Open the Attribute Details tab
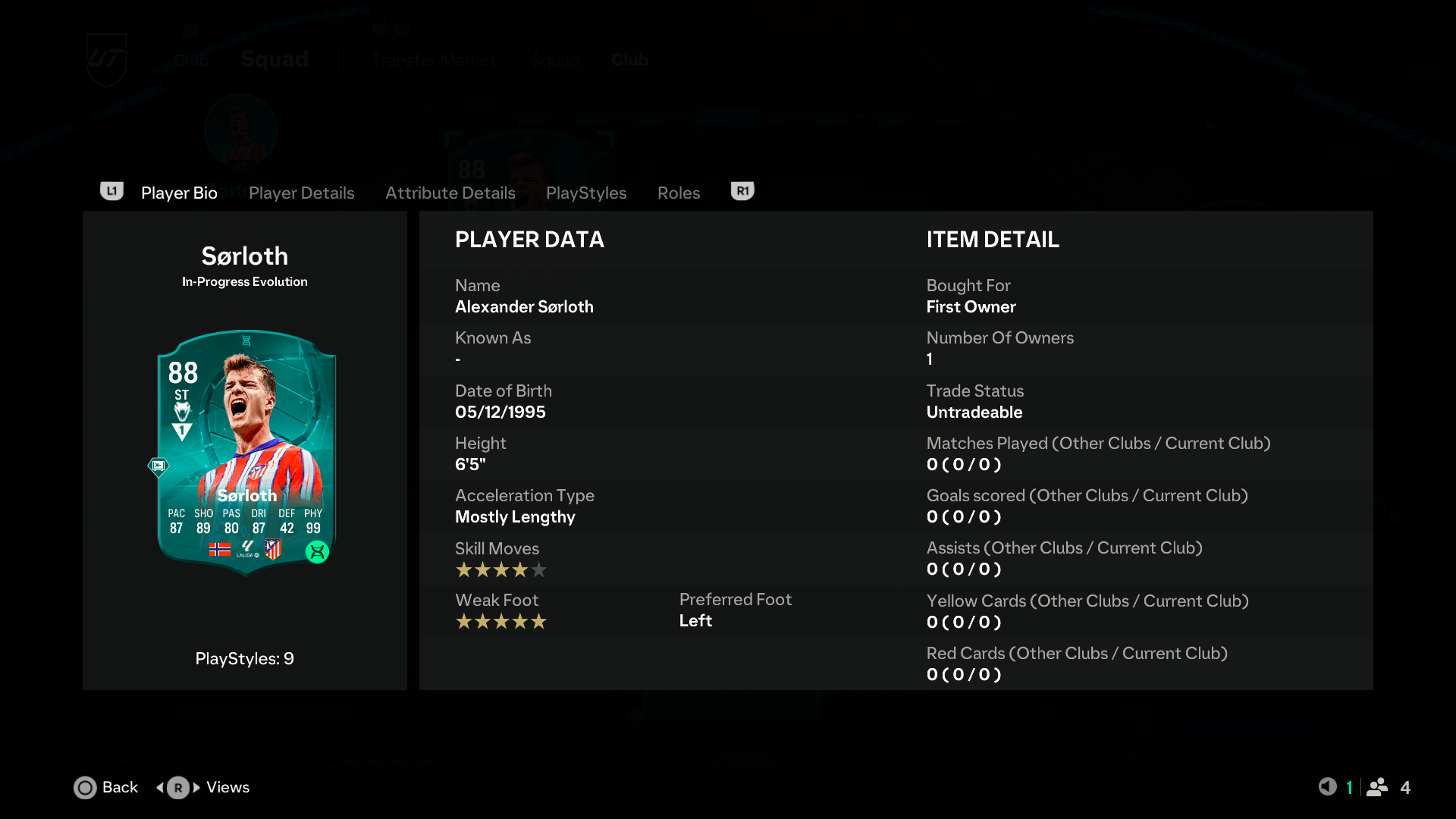Viewport: 1456px width, 819px height. pos(450,193)
